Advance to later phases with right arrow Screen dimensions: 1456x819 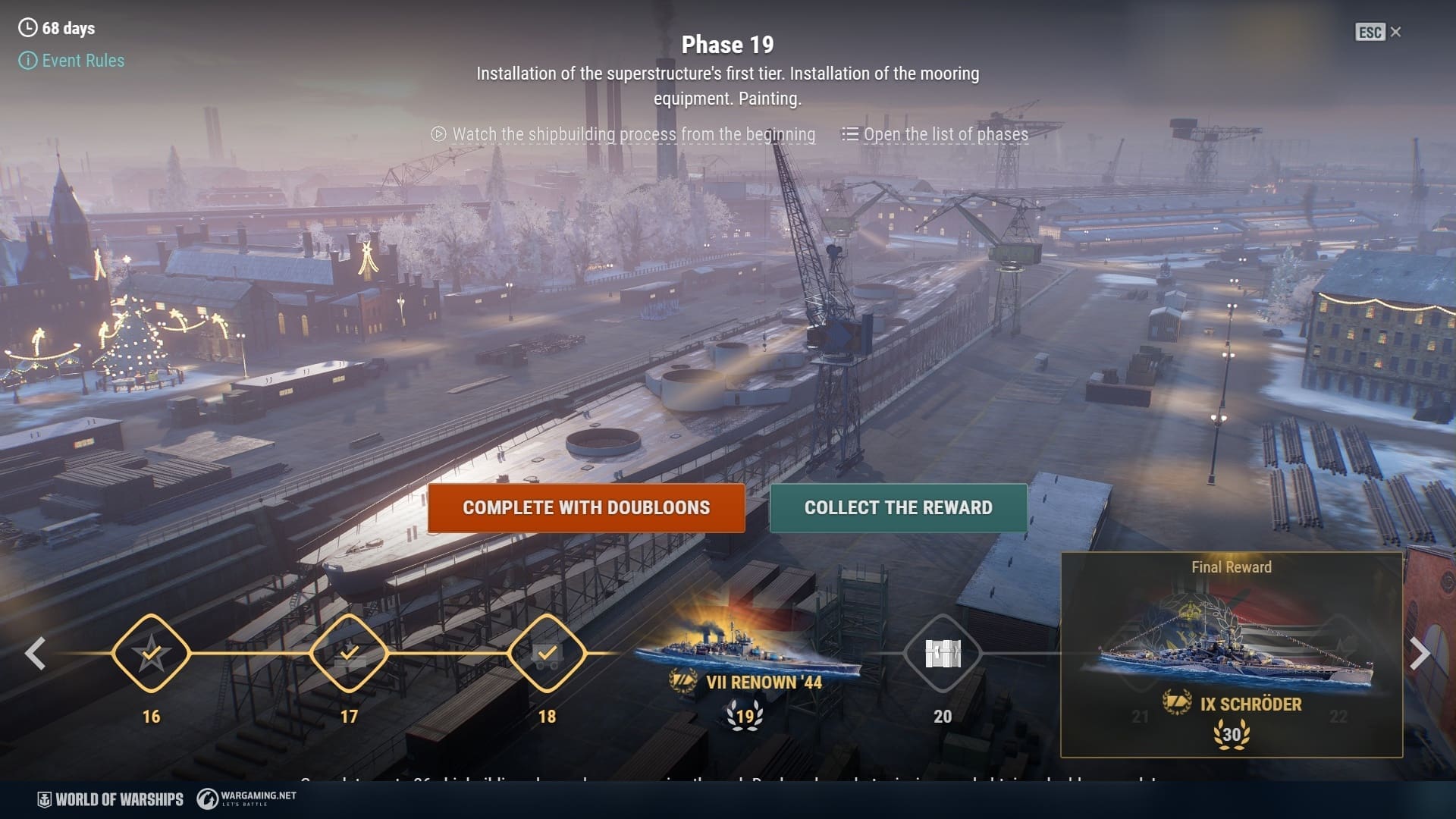coord(1420,654)
